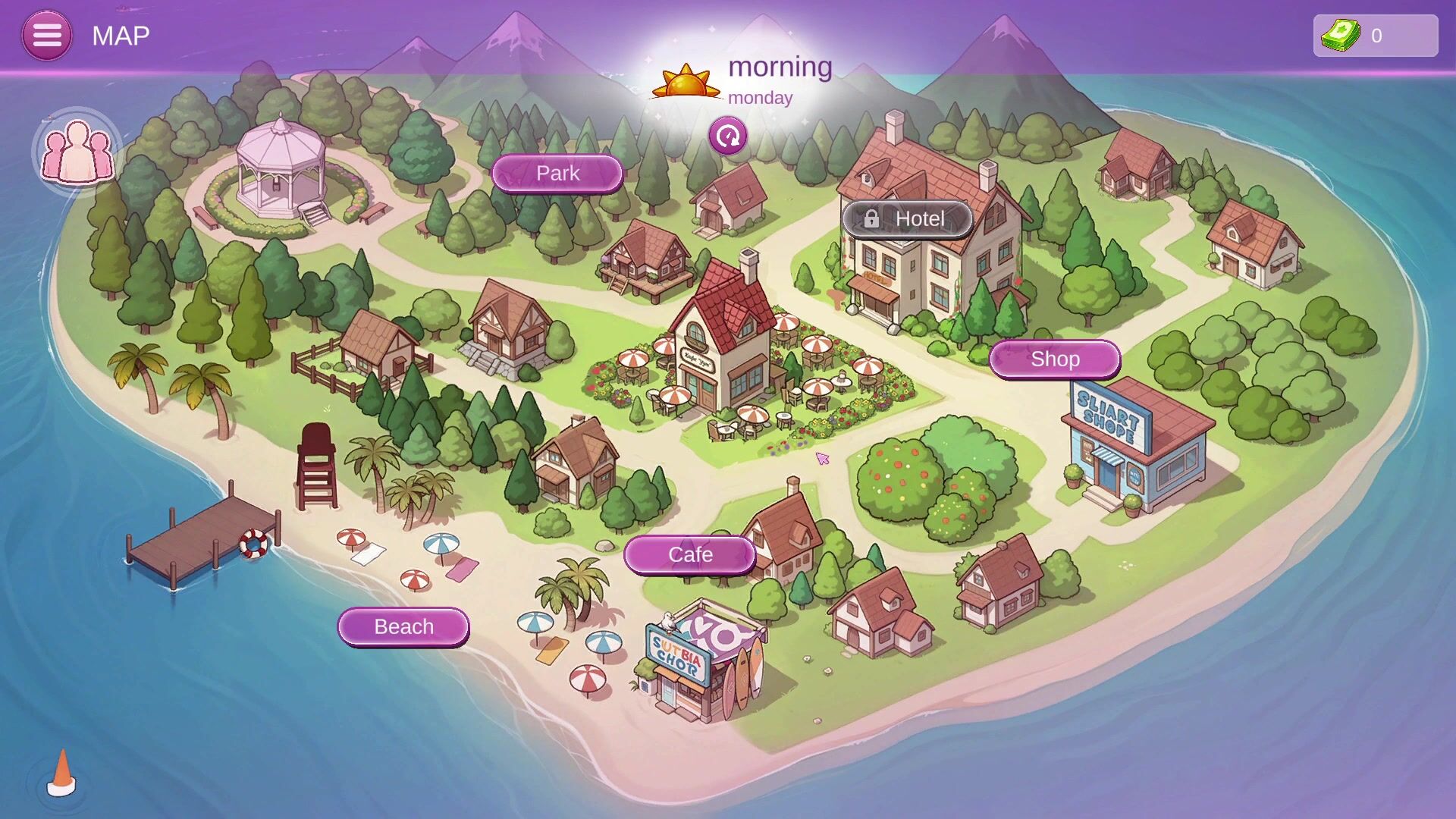Open the characters list icon

click(x=77, y=152)
